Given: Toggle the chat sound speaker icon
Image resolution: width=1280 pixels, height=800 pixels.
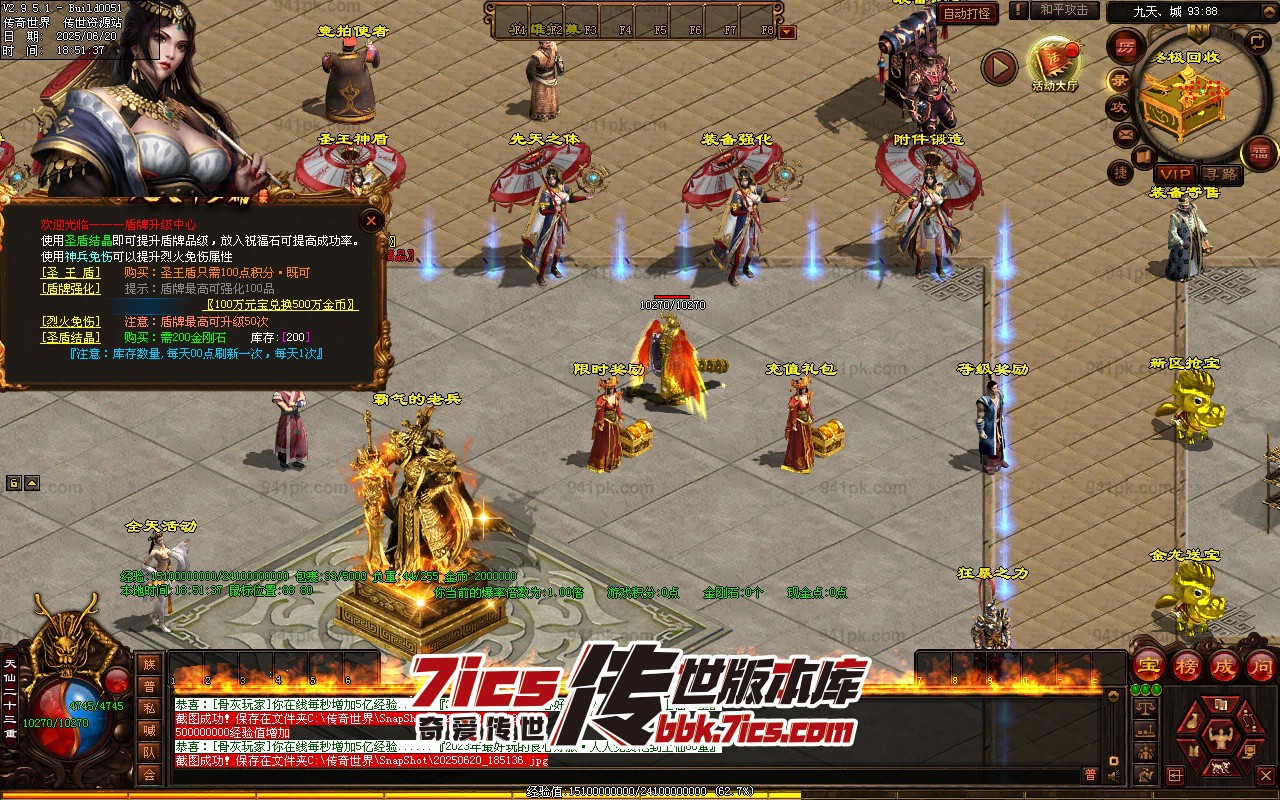Looking at the screenshot, I should [x=1114, y=775].
